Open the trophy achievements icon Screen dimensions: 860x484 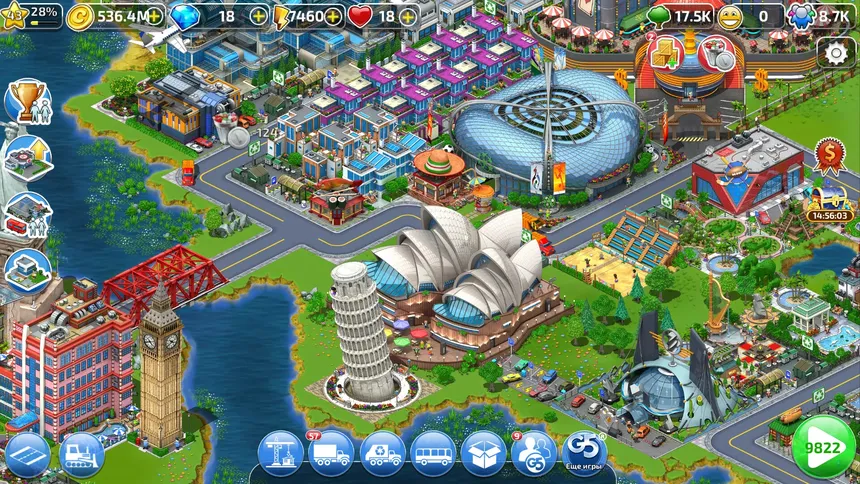pos(27,102)
